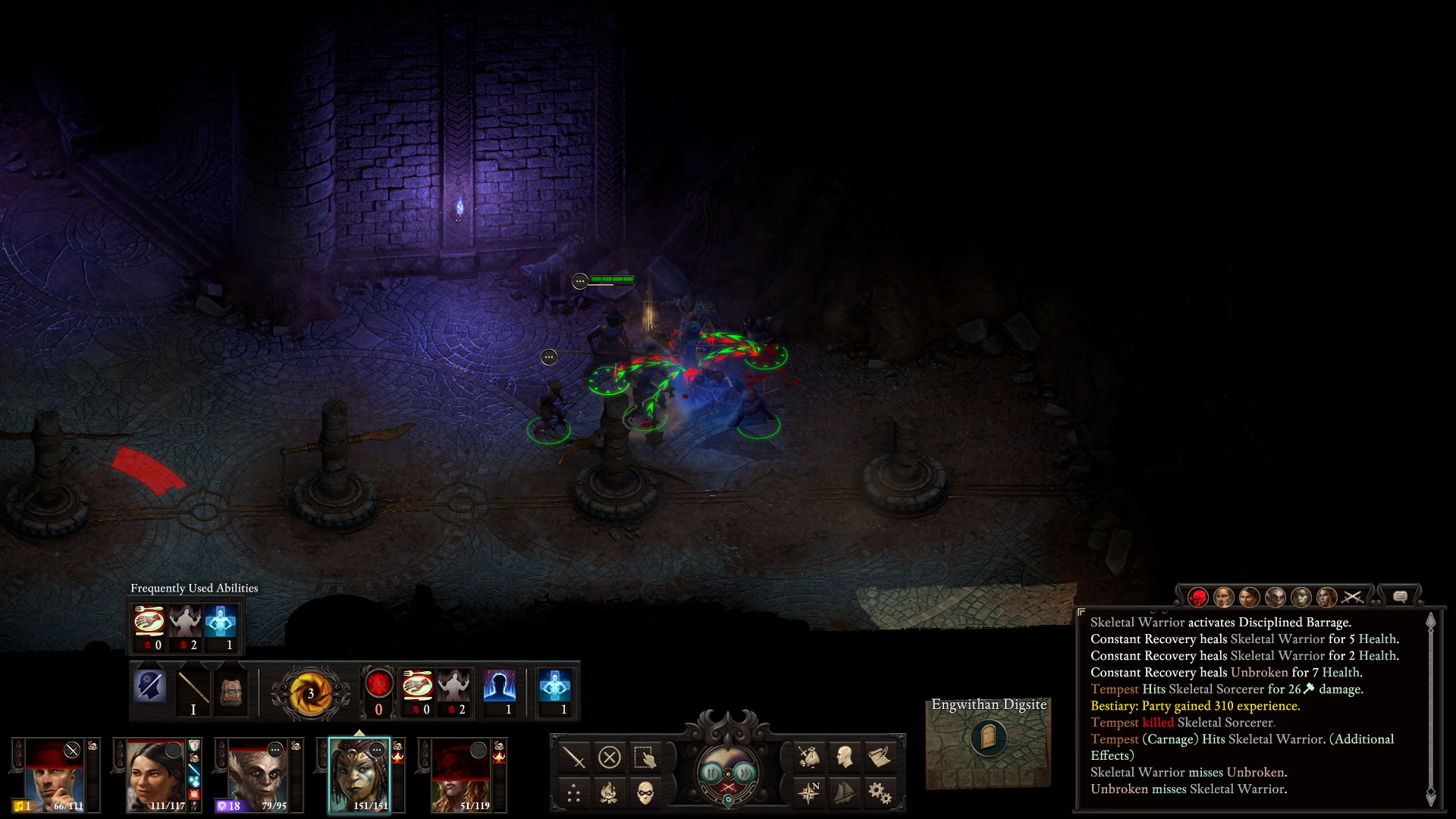Open the party formation dots button

pyautogui.click(x=574, y=793)
